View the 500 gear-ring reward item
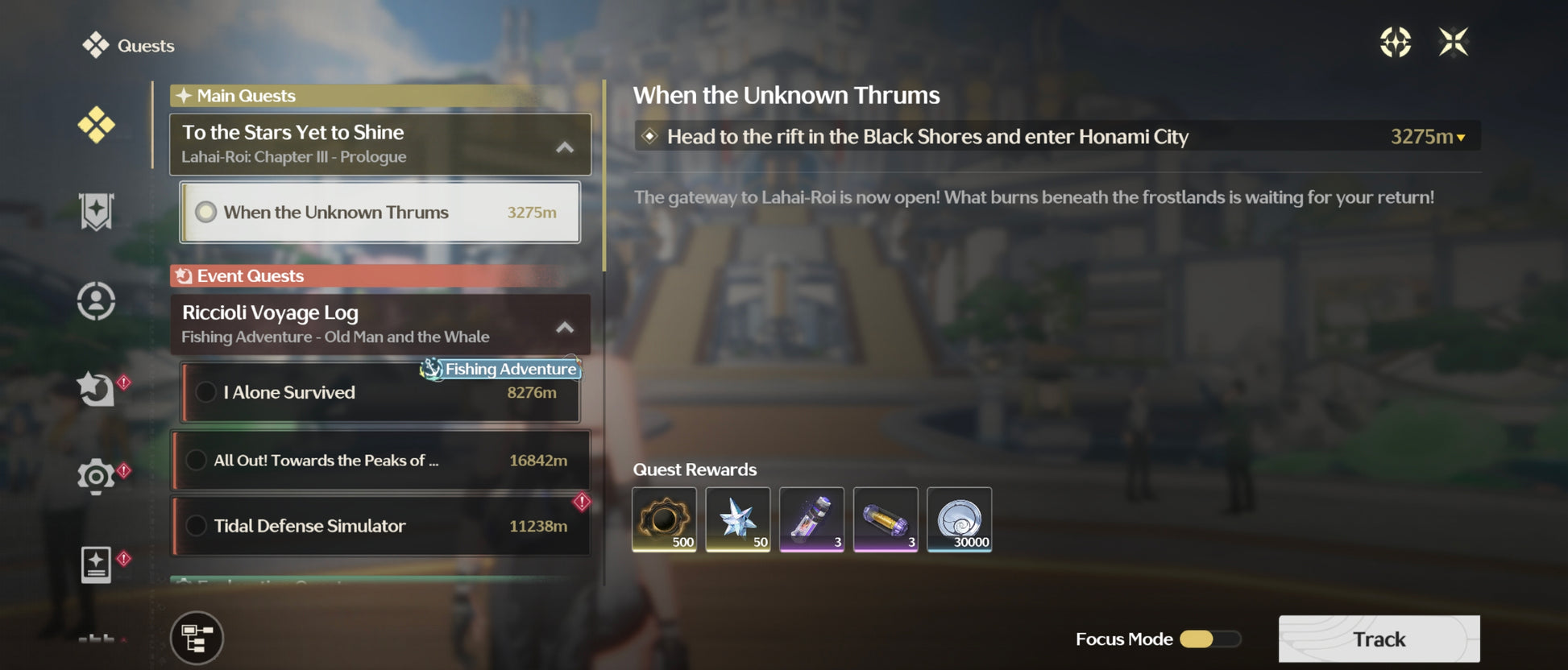Viewport: 1568px width, 670px height. [664, 519]
